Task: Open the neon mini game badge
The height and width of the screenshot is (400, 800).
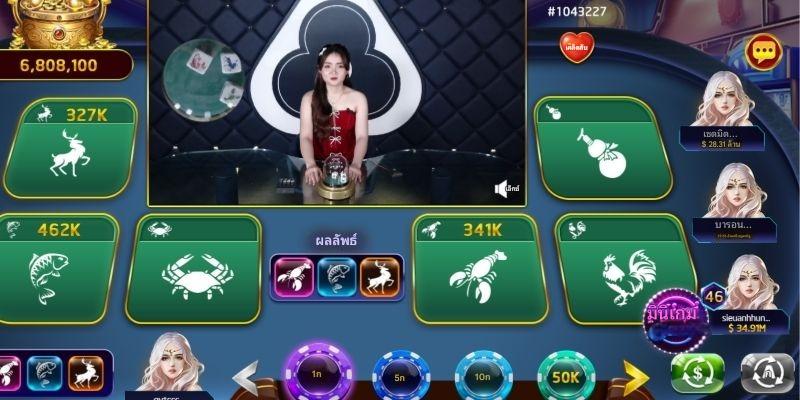Action: click(x=673, y=320)
